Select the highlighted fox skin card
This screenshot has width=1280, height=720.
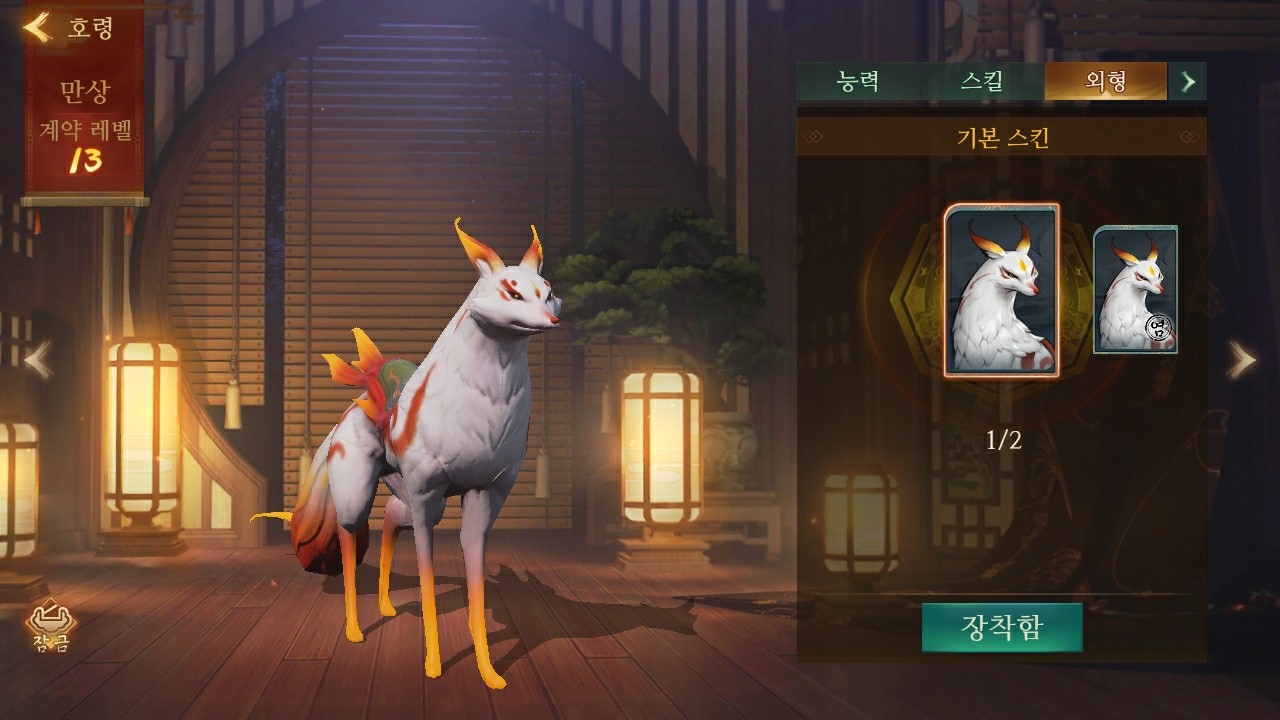1002,290
